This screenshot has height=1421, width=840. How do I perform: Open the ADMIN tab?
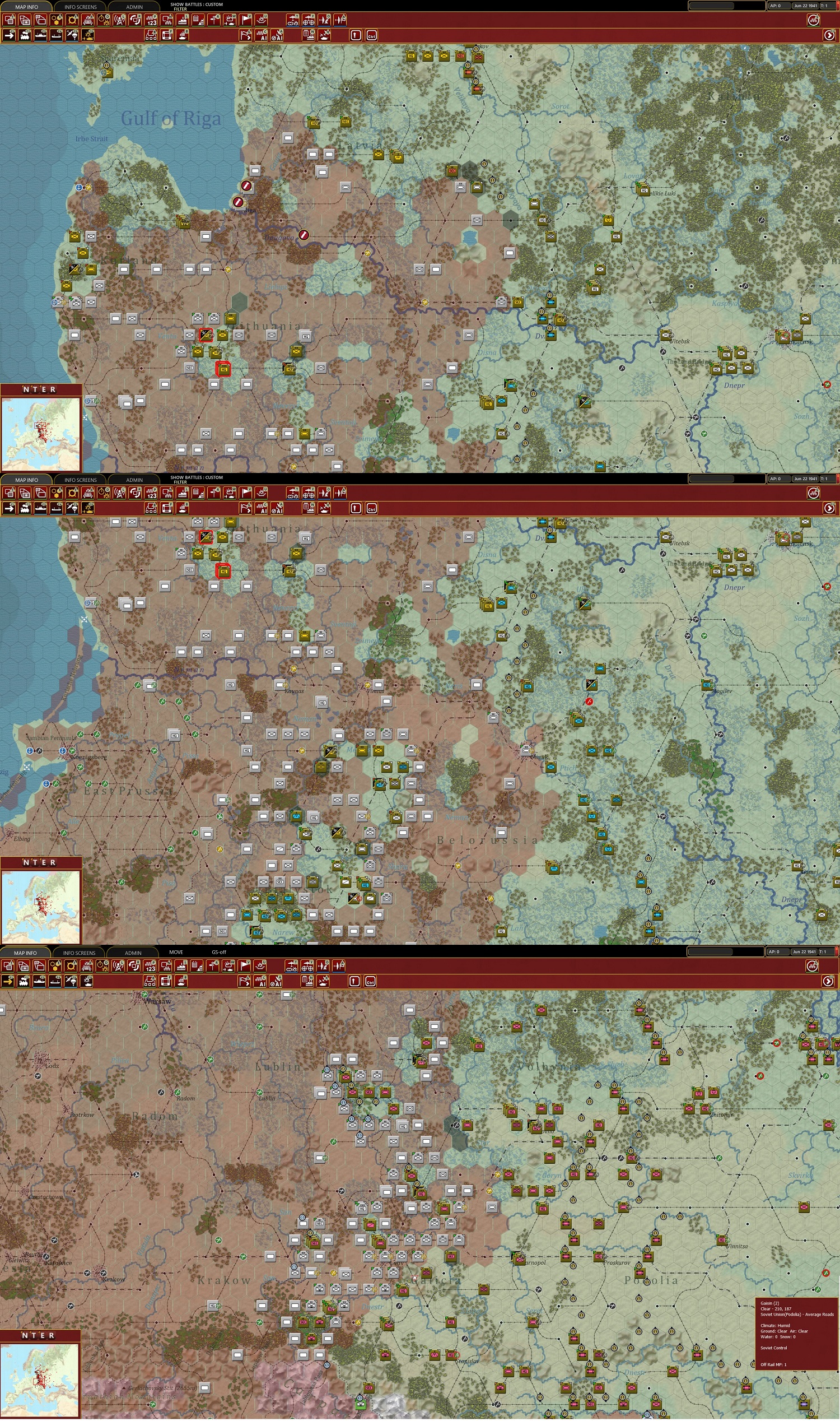click(134, 6)
